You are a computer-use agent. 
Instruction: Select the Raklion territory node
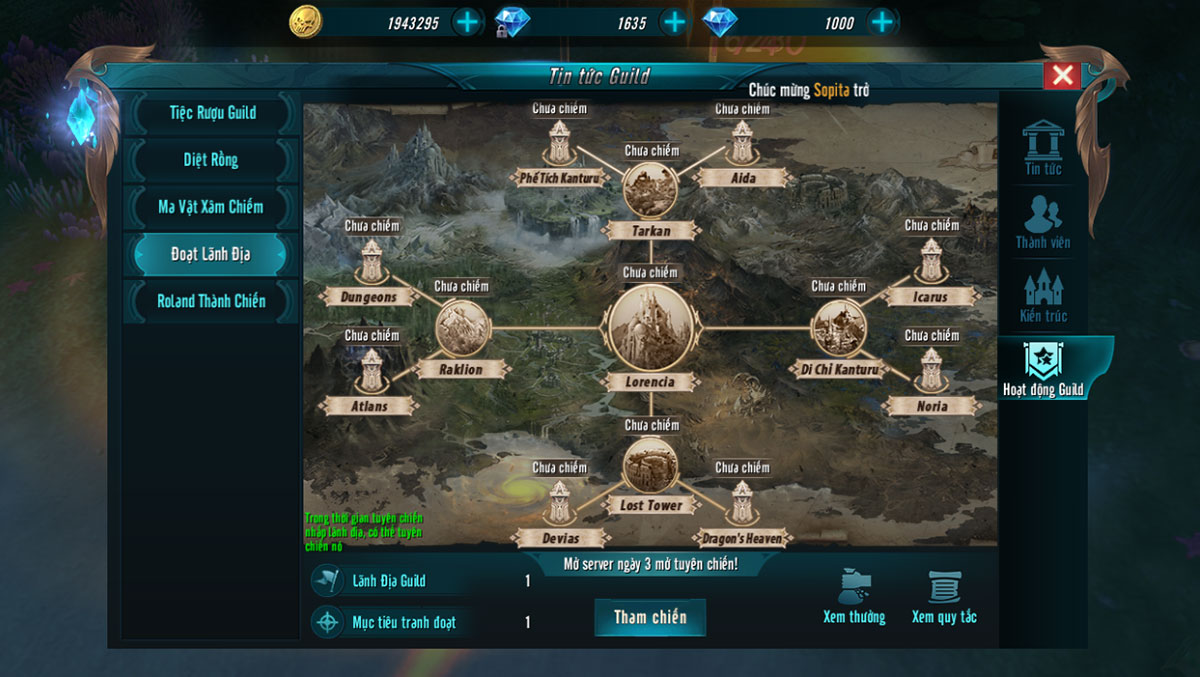[463, 328]
